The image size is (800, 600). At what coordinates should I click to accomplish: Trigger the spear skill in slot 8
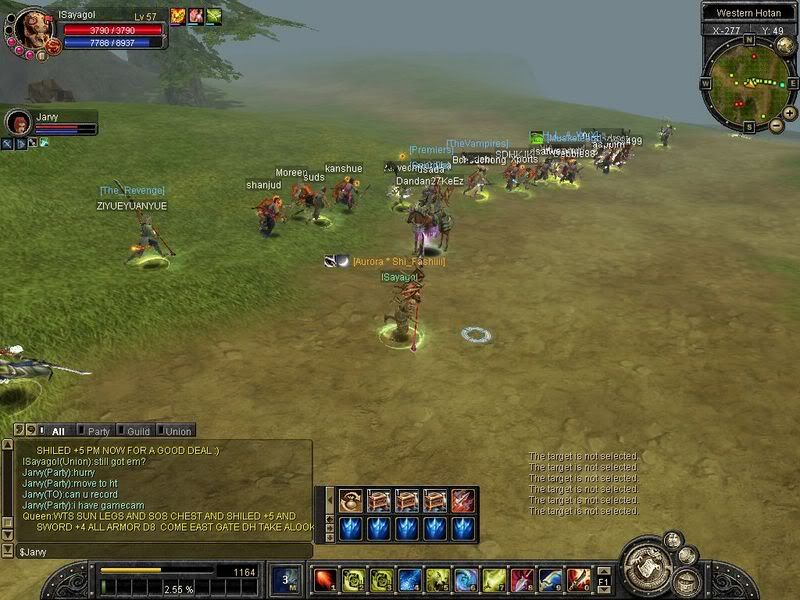tap(522, 579)
